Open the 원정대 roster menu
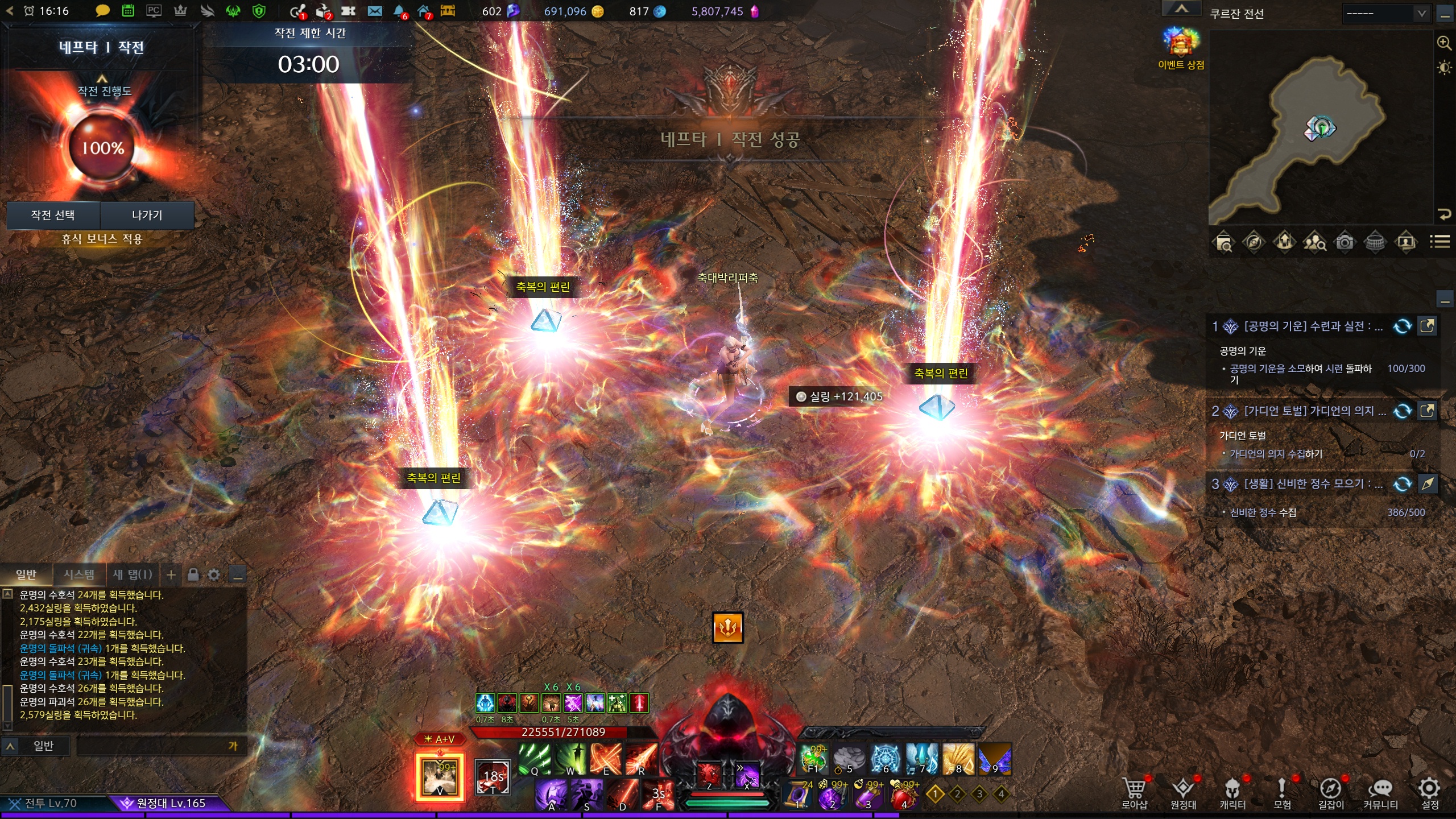 click(x=1183, y=793)
